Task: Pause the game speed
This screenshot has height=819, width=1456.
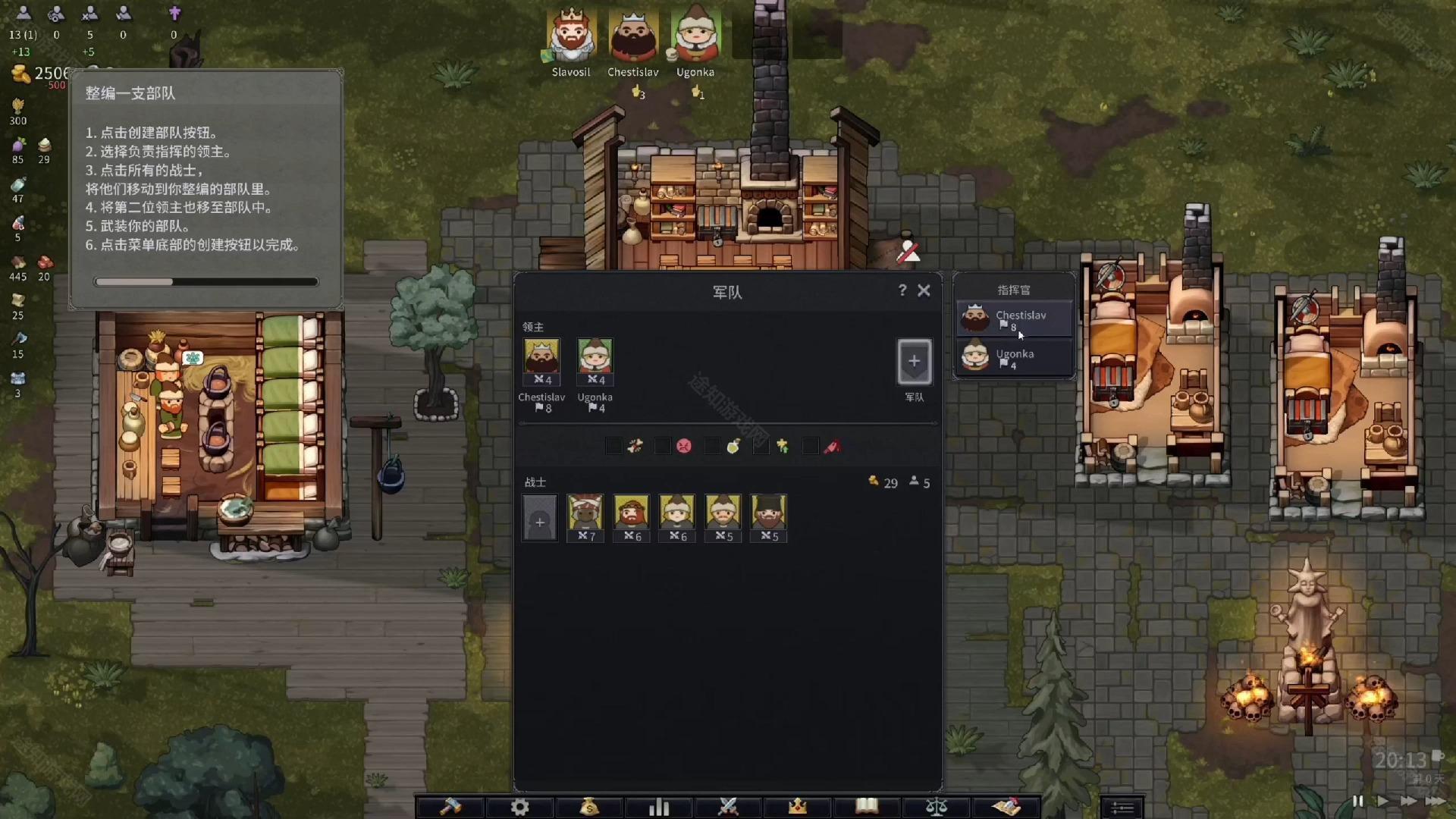Action: pos(1357,801)
